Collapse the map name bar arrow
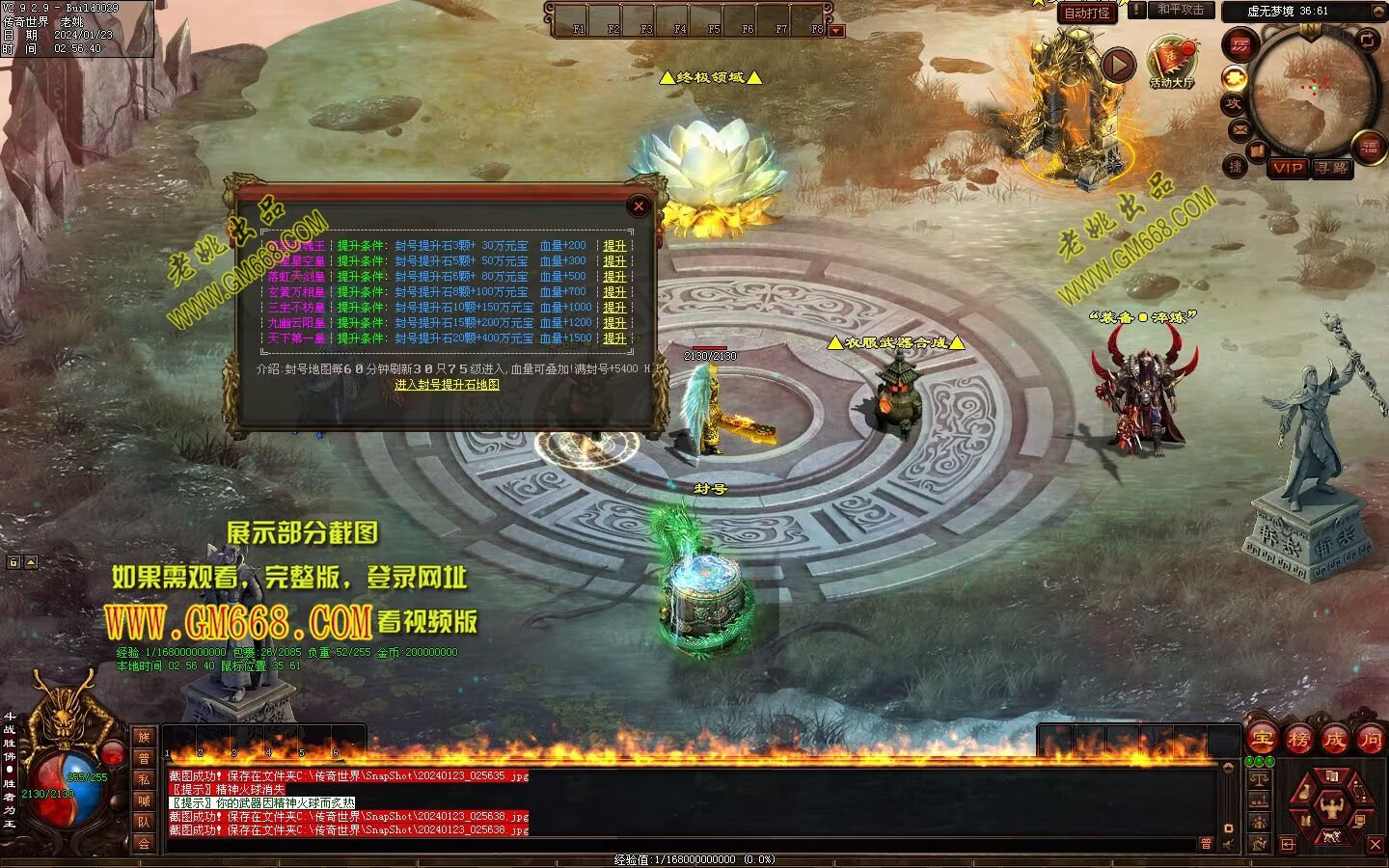The width and height of the screenshot is (1389, 868). [x=1376, y=11]
